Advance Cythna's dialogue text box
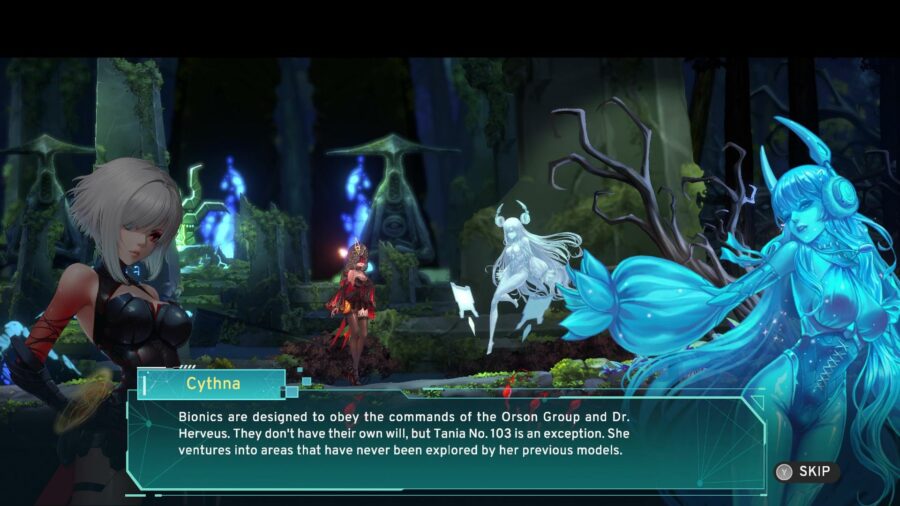Image resolution: width=900 pixels, height=506 pixels. pyautogui.click(x=445, y=440)
